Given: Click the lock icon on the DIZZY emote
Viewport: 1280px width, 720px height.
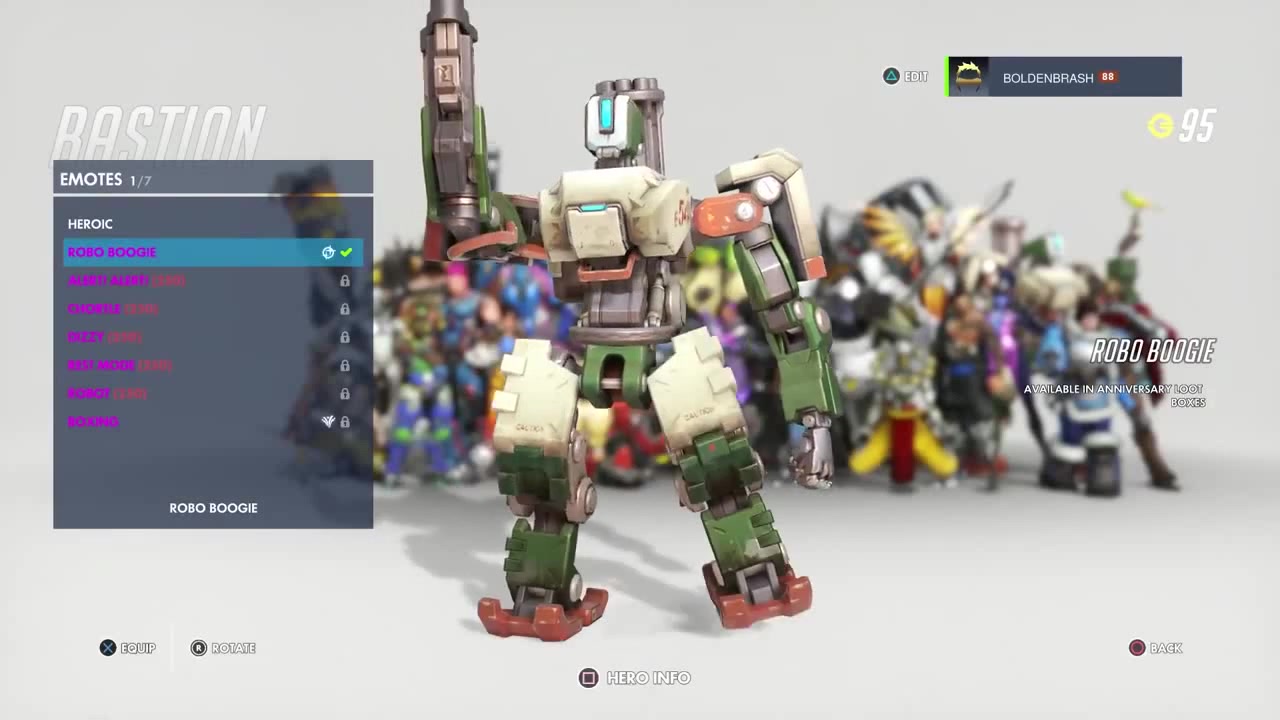Looking at the screenshot, I should pos(345,337).
